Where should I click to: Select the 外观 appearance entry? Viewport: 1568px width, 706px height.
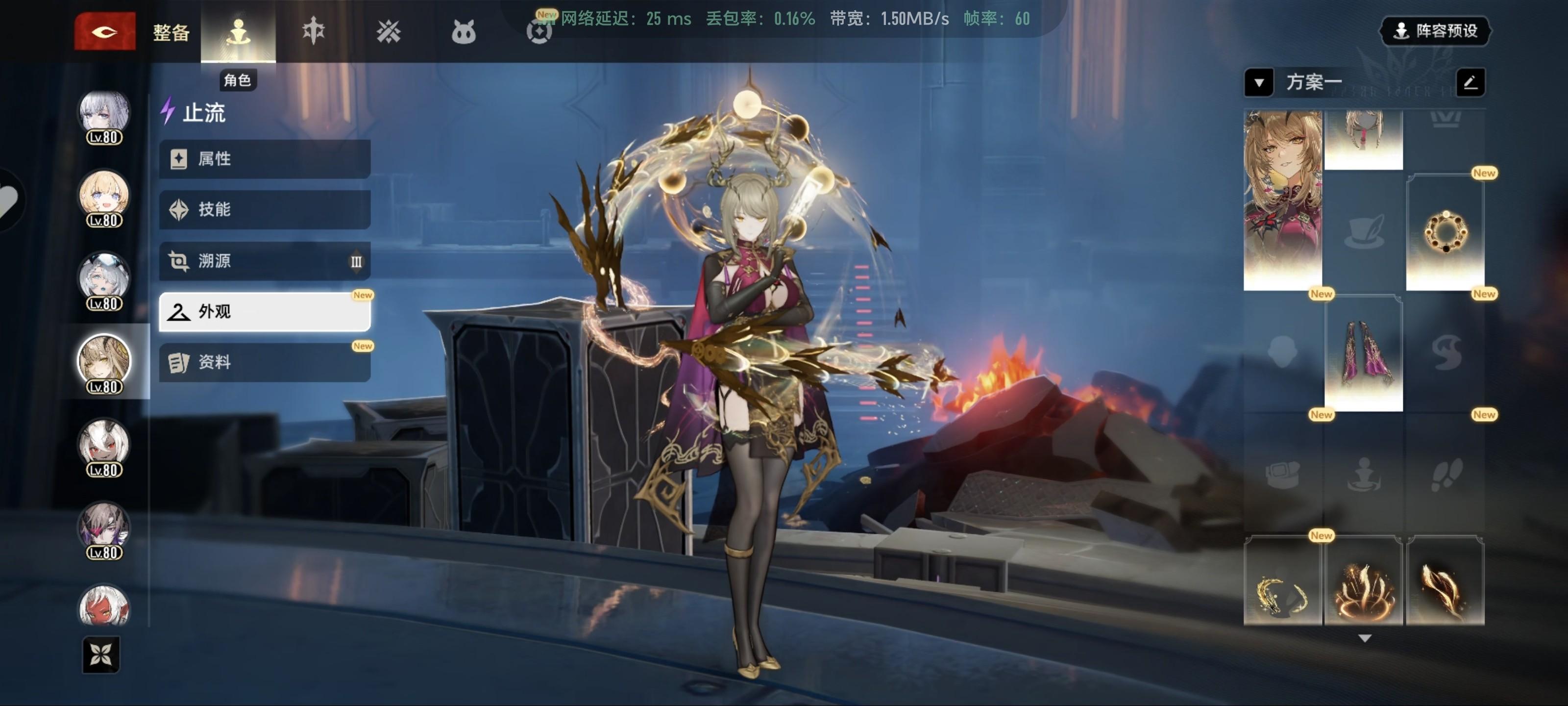click(x=265, y=311)
